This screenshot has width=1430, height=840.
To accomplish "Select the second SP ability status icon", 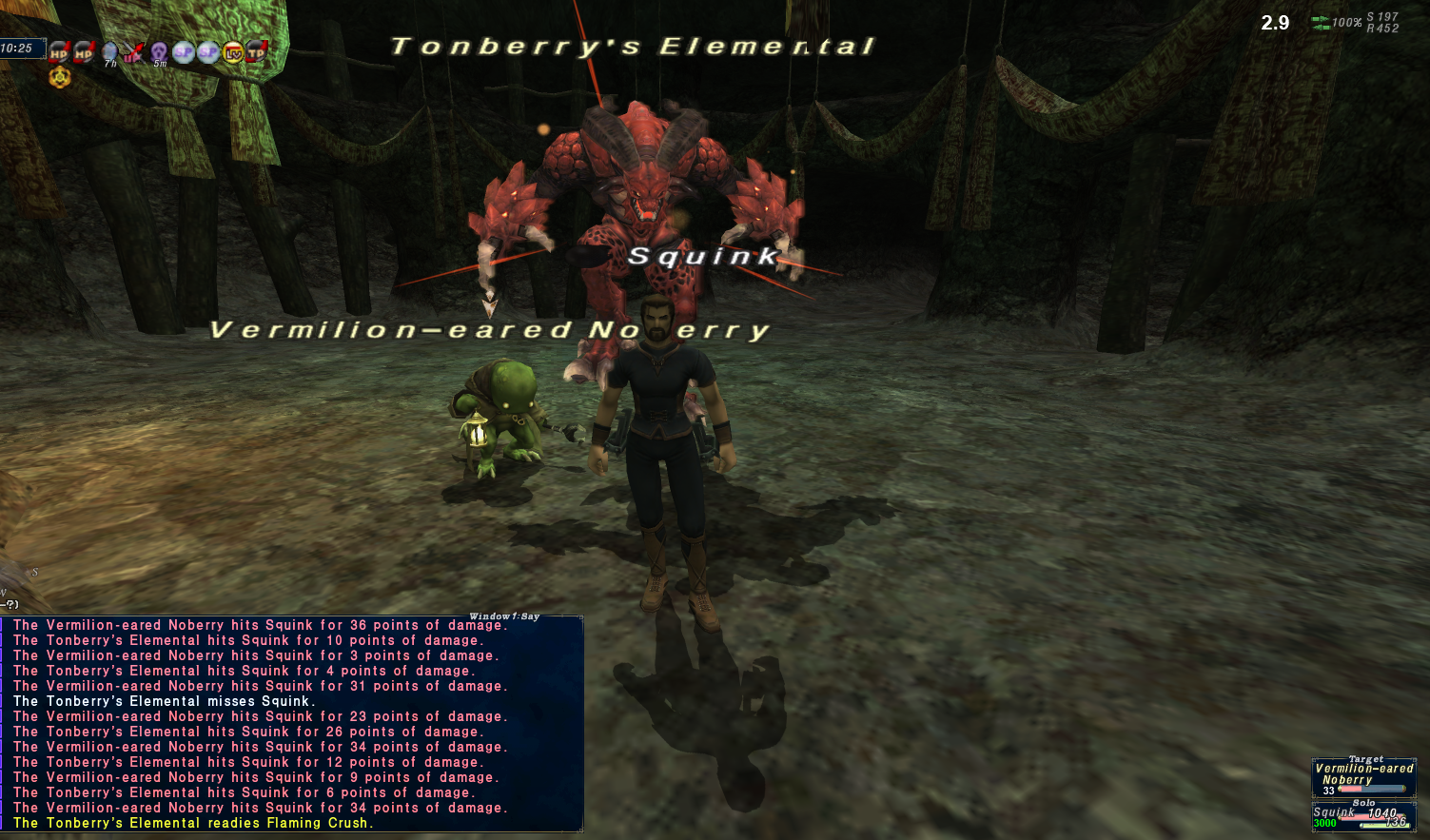I will coord(206,53).
